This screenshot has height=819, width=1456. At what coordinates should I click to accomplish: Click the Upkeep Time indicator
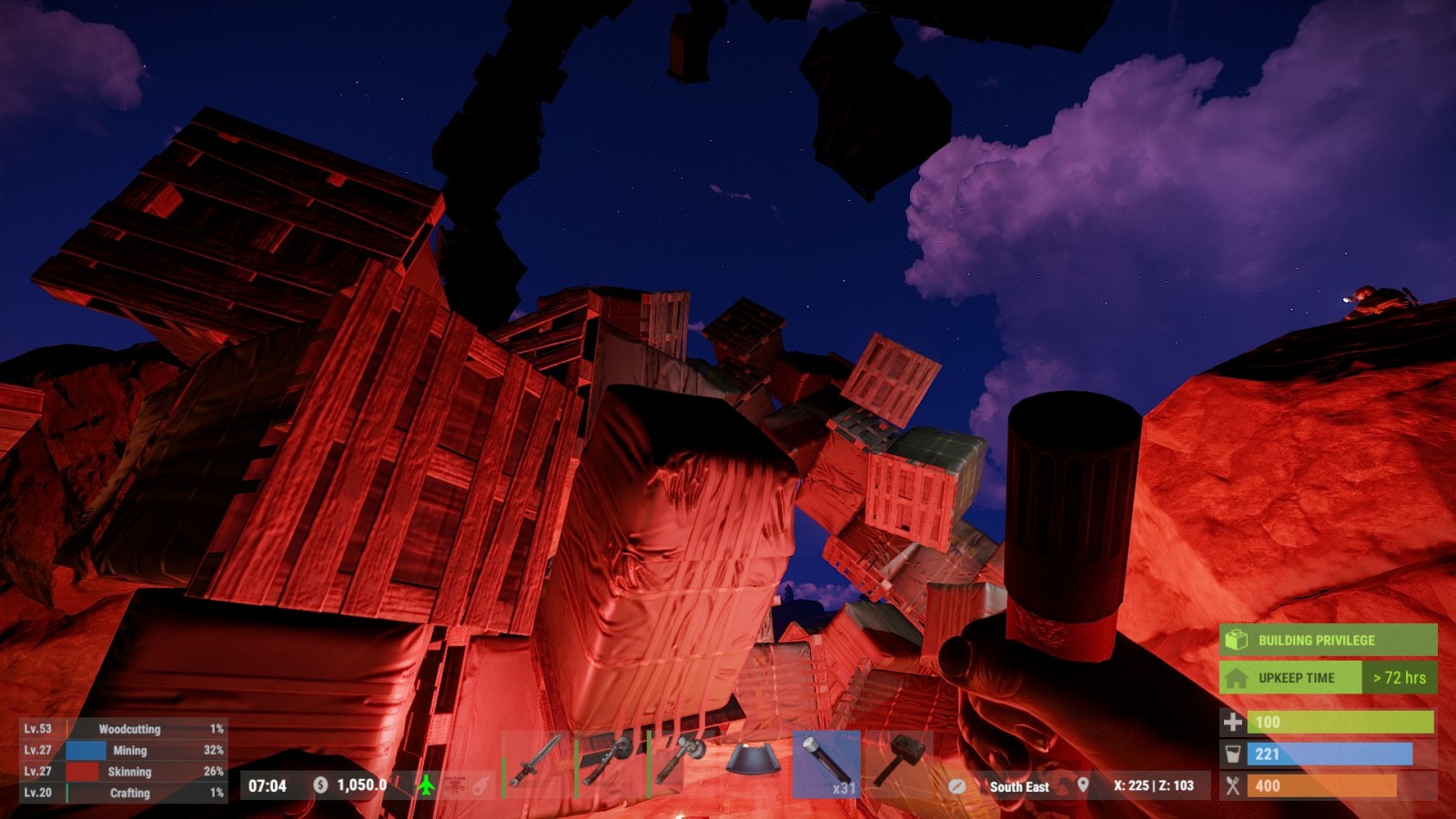coord(1328,678)
